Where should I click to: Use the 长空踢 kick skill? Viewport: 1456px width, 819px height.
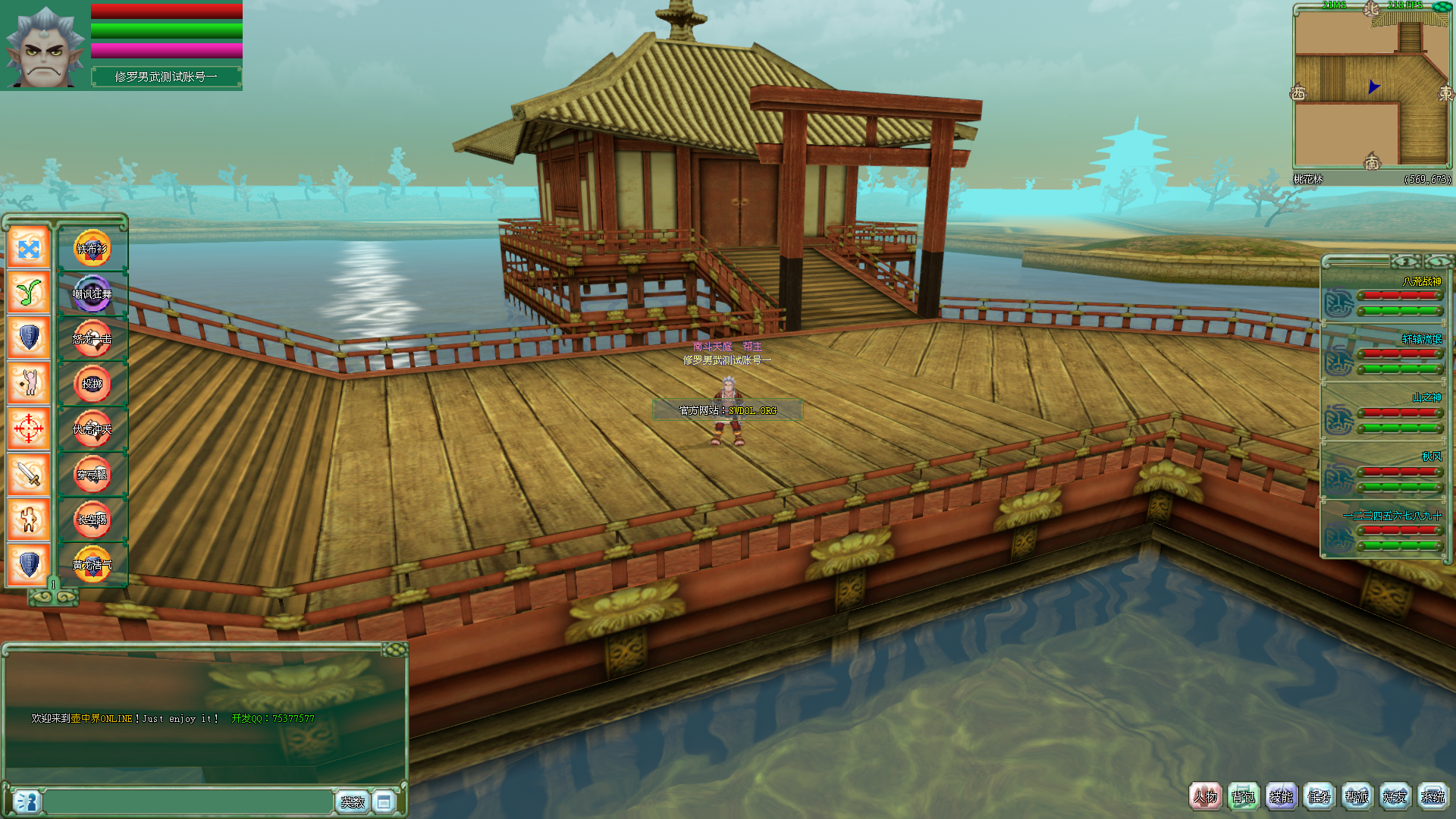(92, 519)
